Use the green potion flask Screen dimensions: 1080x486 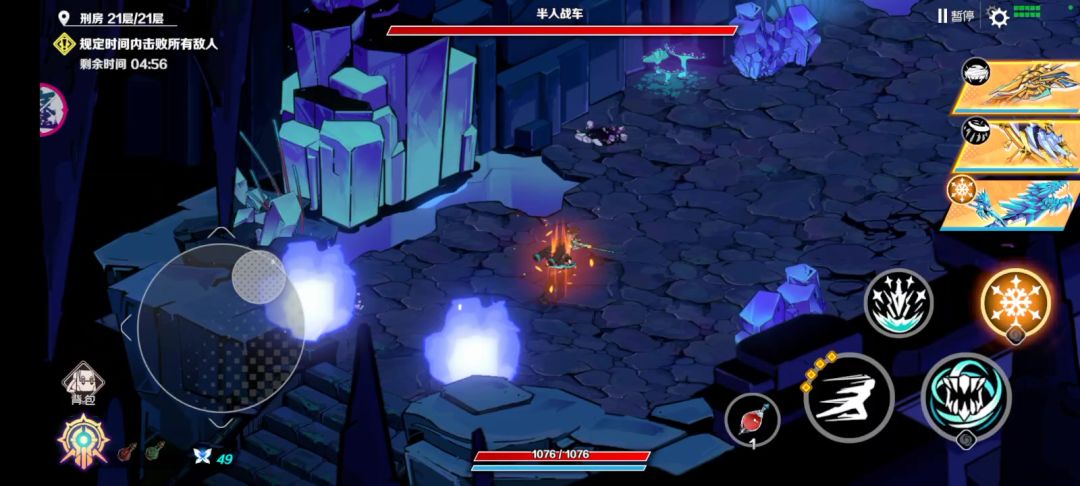click(155, 453)
